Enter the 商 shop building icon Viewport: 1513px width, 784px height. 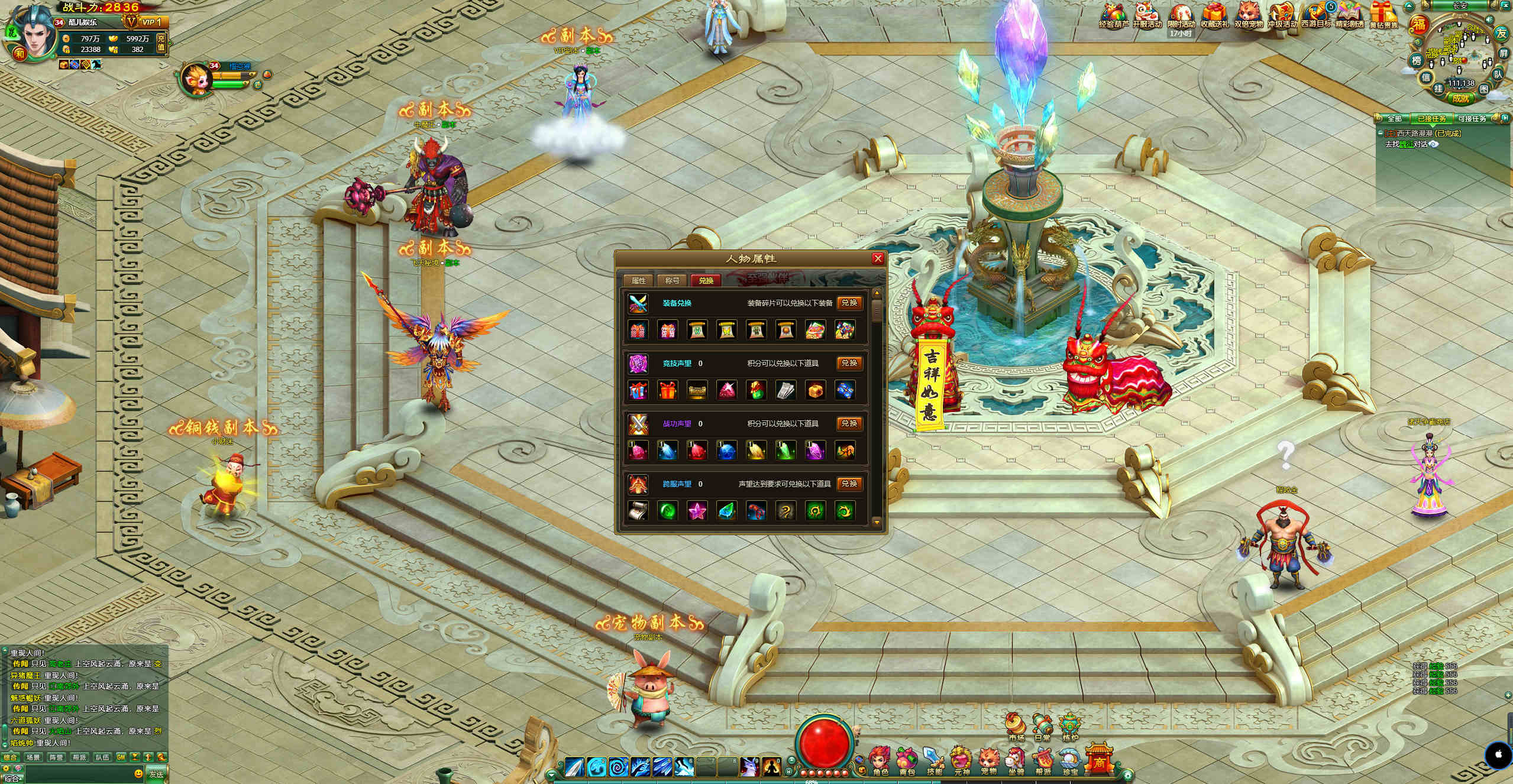tap(1098, 760)
